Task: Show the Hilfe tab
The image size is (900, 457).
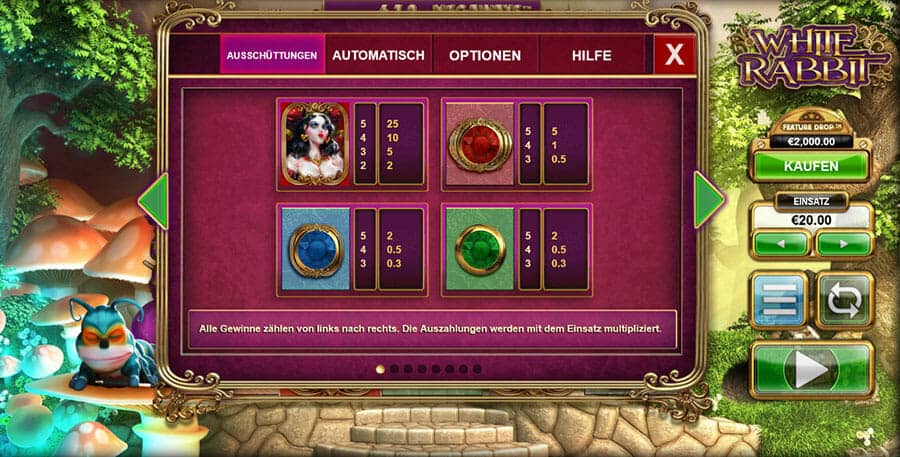Action: pos(591,55)
